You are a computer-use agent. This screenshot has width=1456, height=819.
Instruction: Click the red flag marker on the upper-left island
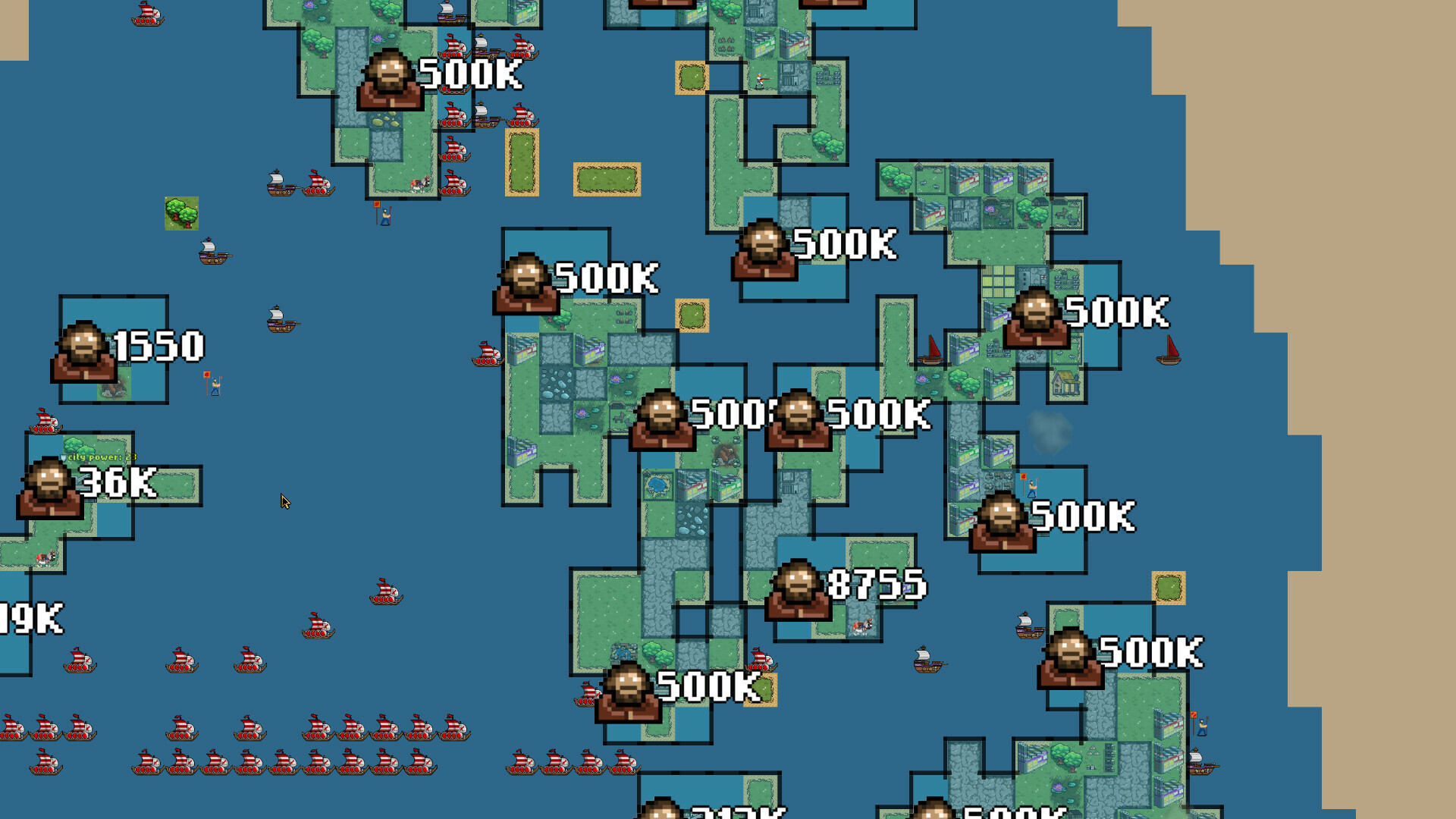(x=376, y=205)
